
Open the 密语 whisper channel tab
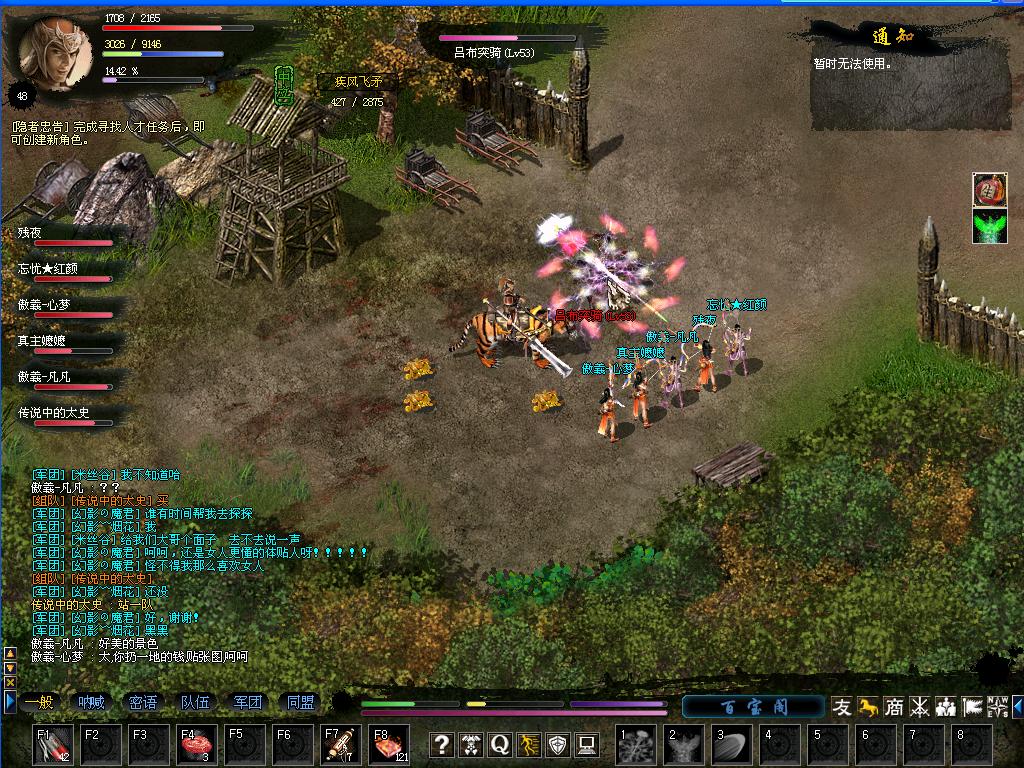coord(143,703)
